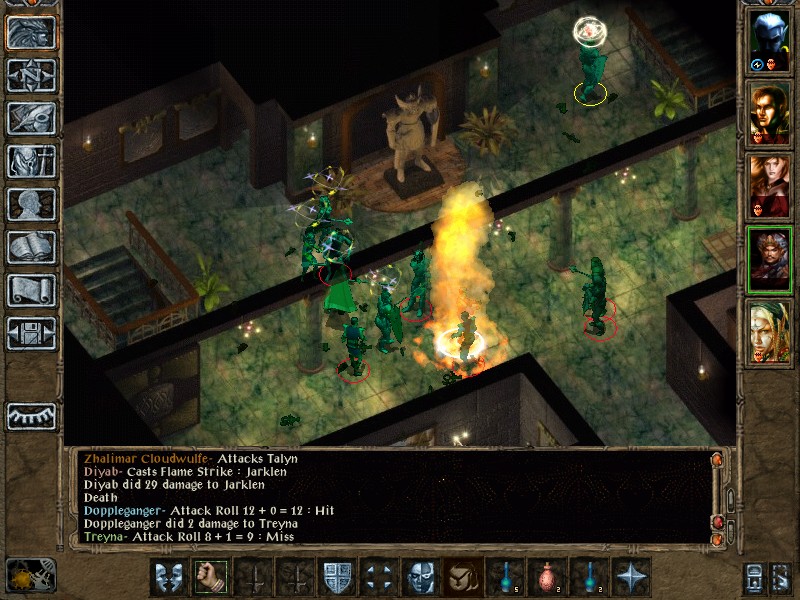This screenshot has width=800, height=600.
Task: Select the turbaned man's portrait
Action: 770,259
